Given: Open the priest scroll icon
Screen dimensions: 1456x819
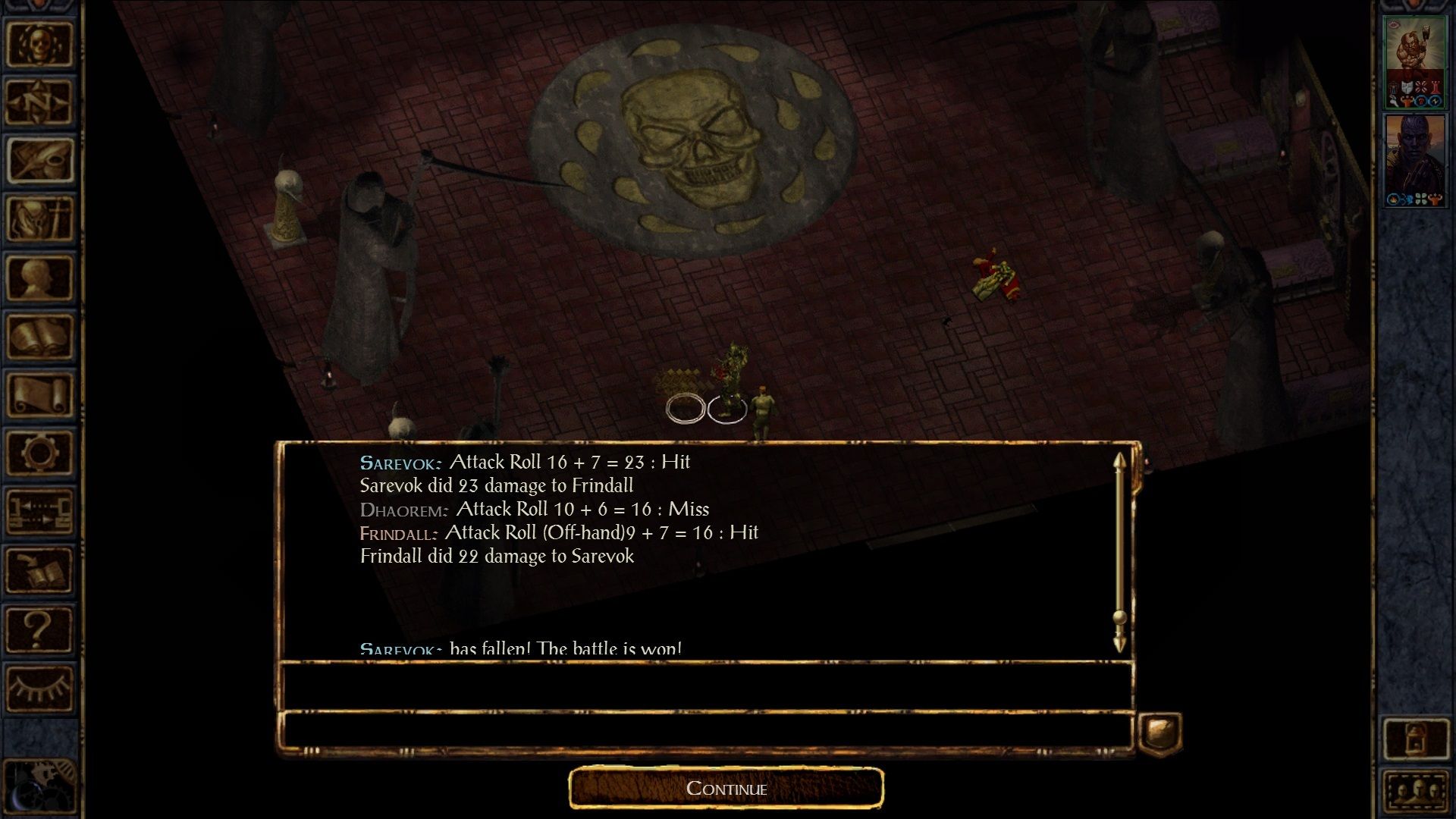Looking at the screenshot, I should coord(39,394).
